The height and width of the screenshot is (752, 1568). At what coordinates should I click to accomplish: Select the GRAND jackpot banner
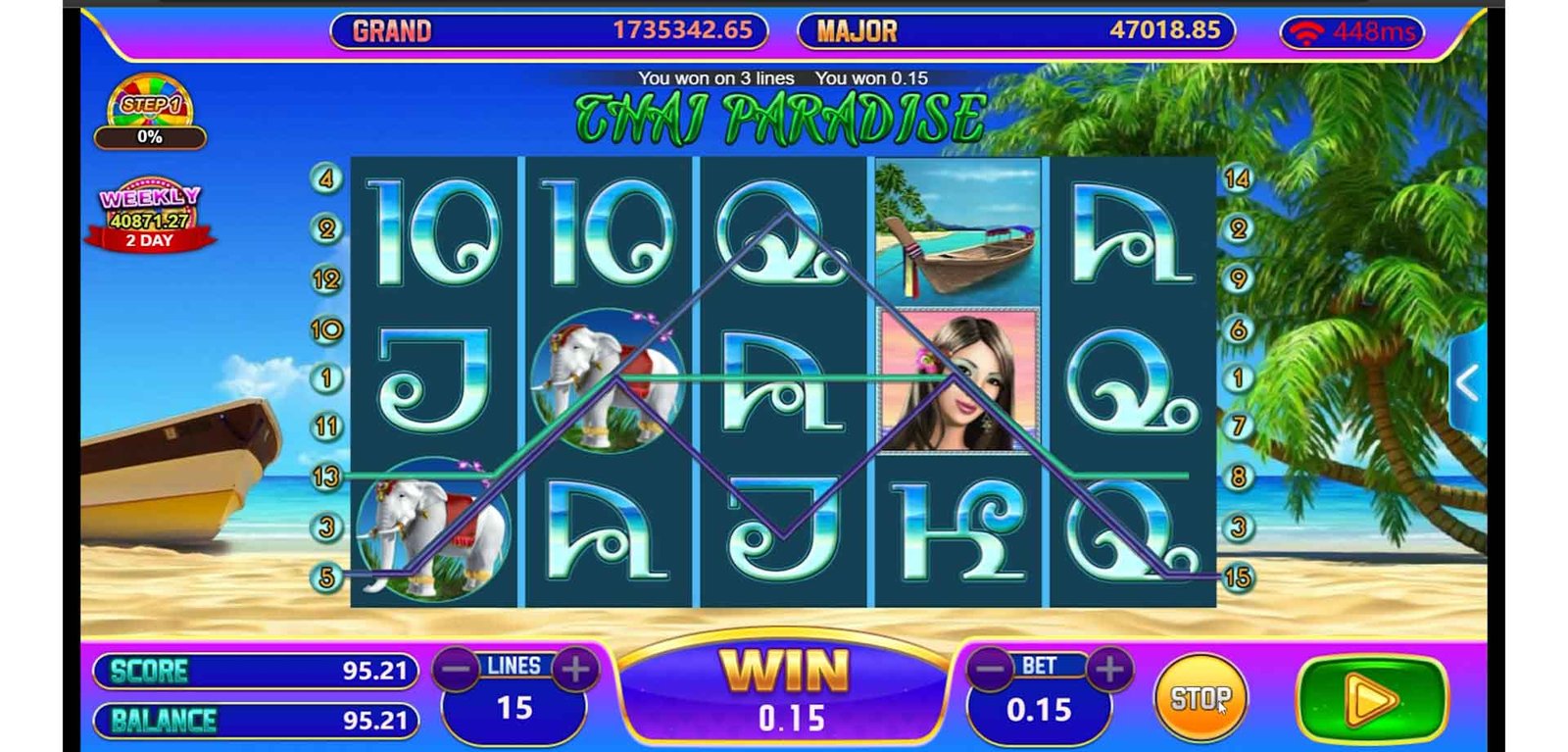pos(549,30)
